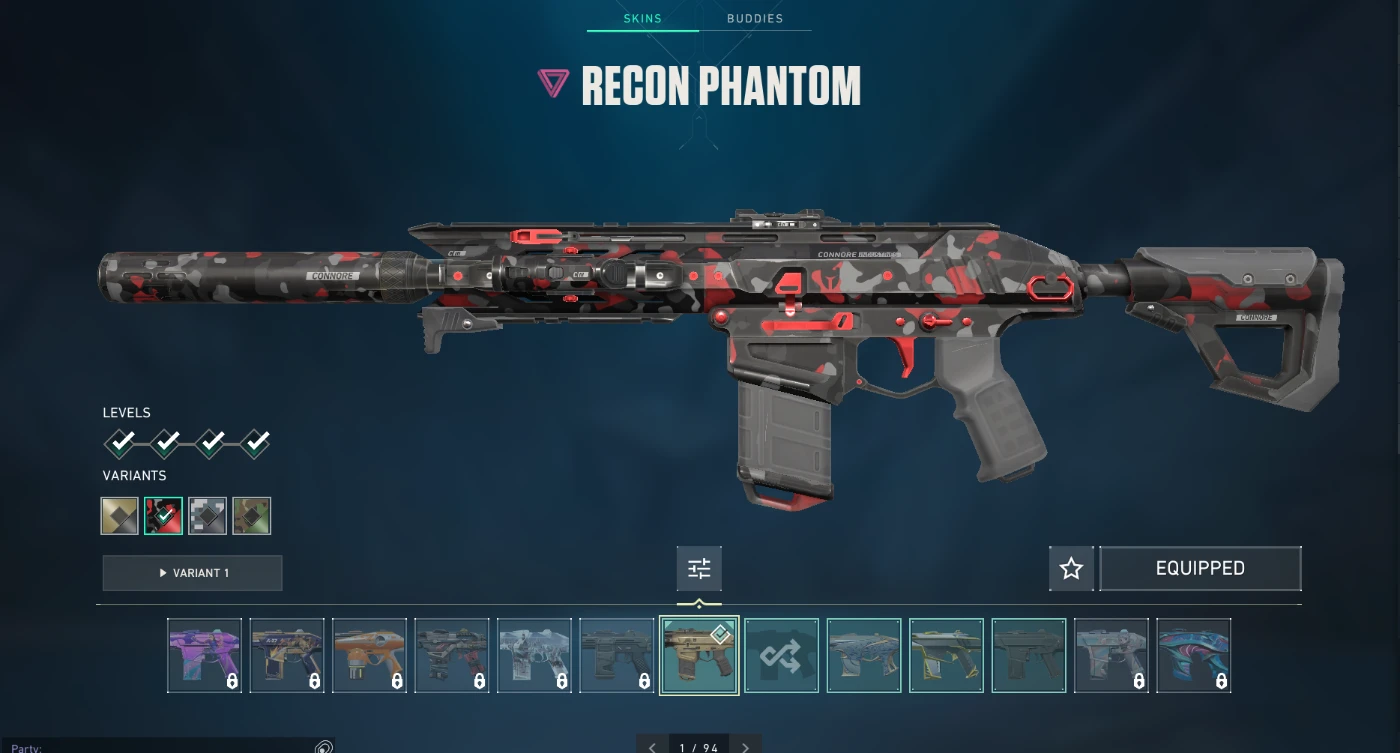Screen dimensions: 1400x753
Task: Select the first level checkmark diamond
Action: 120,442
